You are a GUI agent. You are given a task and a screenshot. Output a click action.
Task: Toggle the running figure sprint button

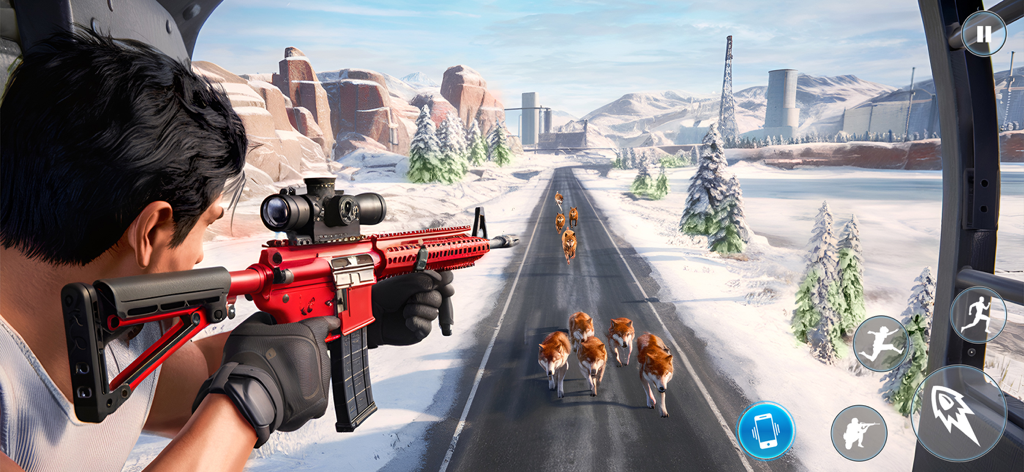point(977,315)
